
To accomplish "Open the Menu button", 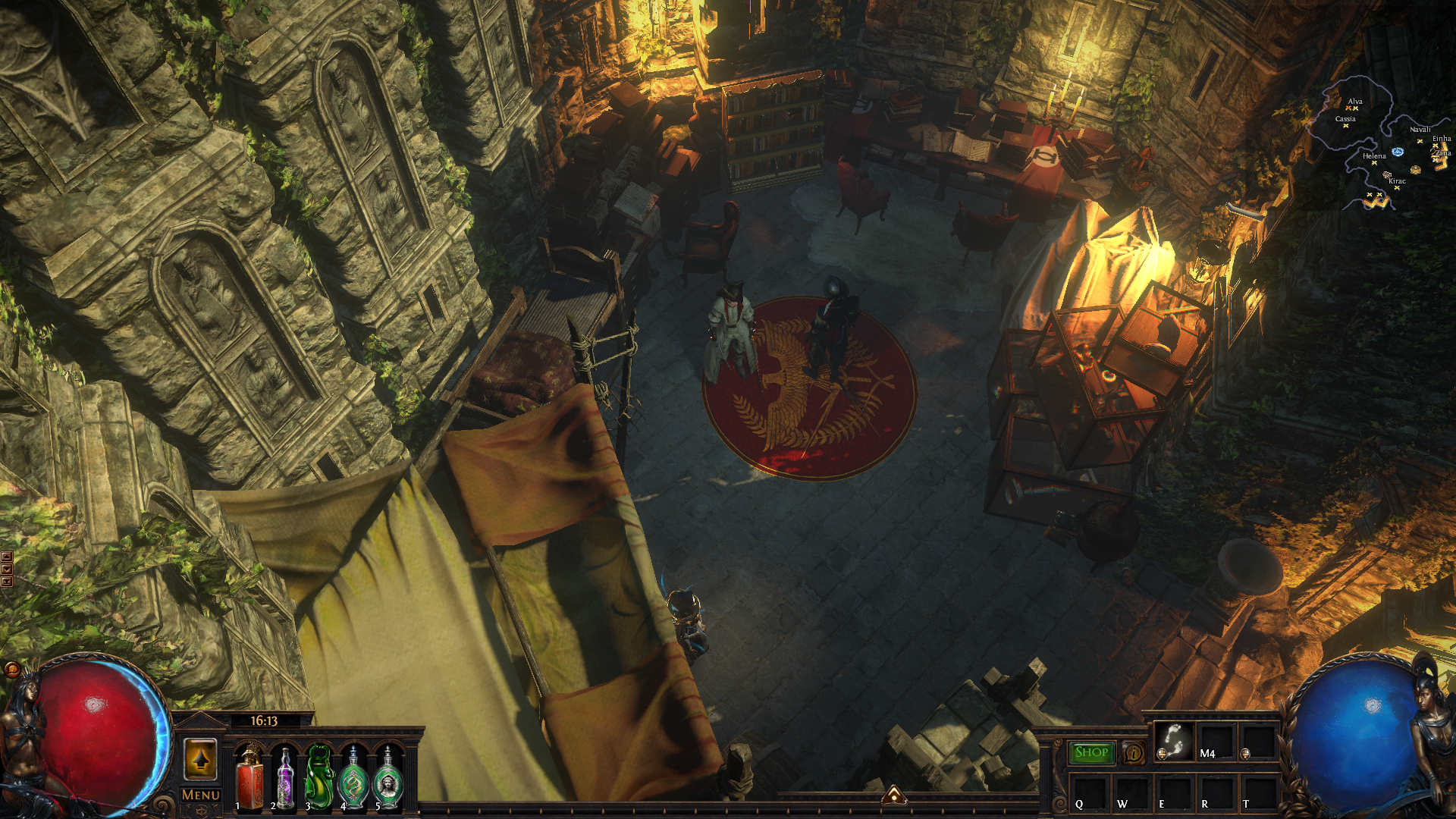I will (x=201, y=795).
